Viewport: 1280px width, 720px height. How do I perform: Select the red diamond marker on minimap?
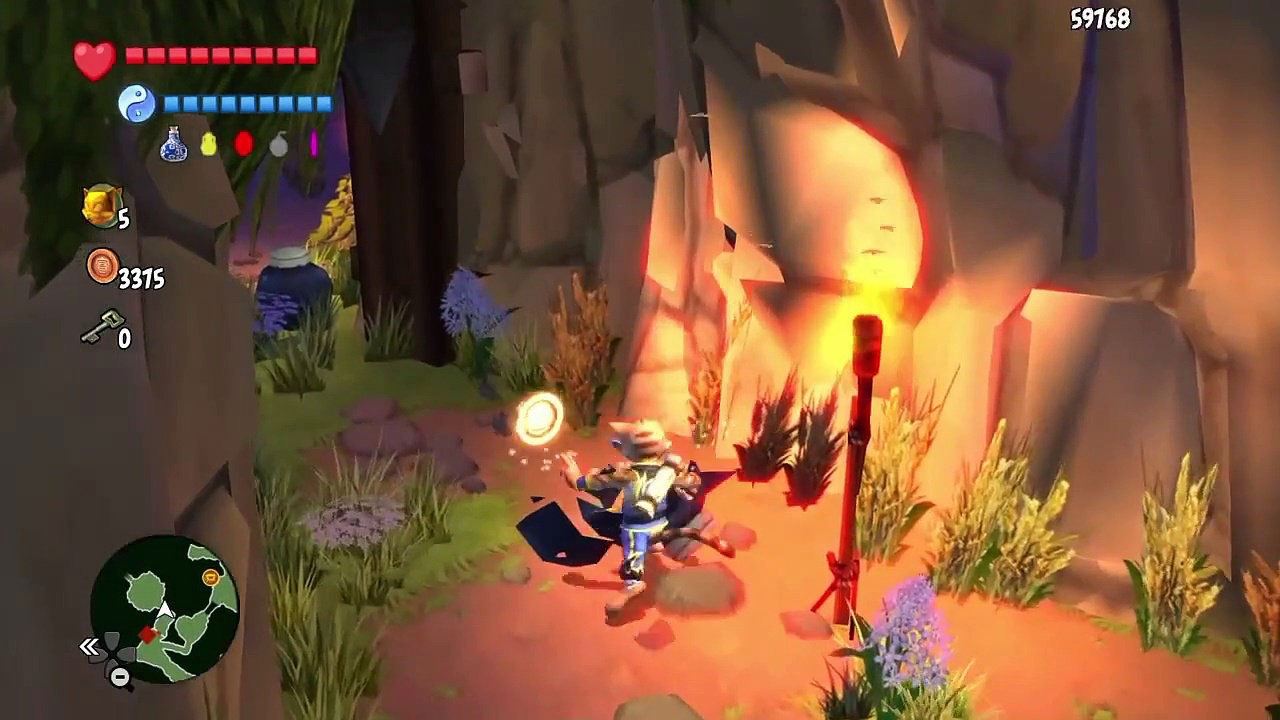(x=148, y=635)
